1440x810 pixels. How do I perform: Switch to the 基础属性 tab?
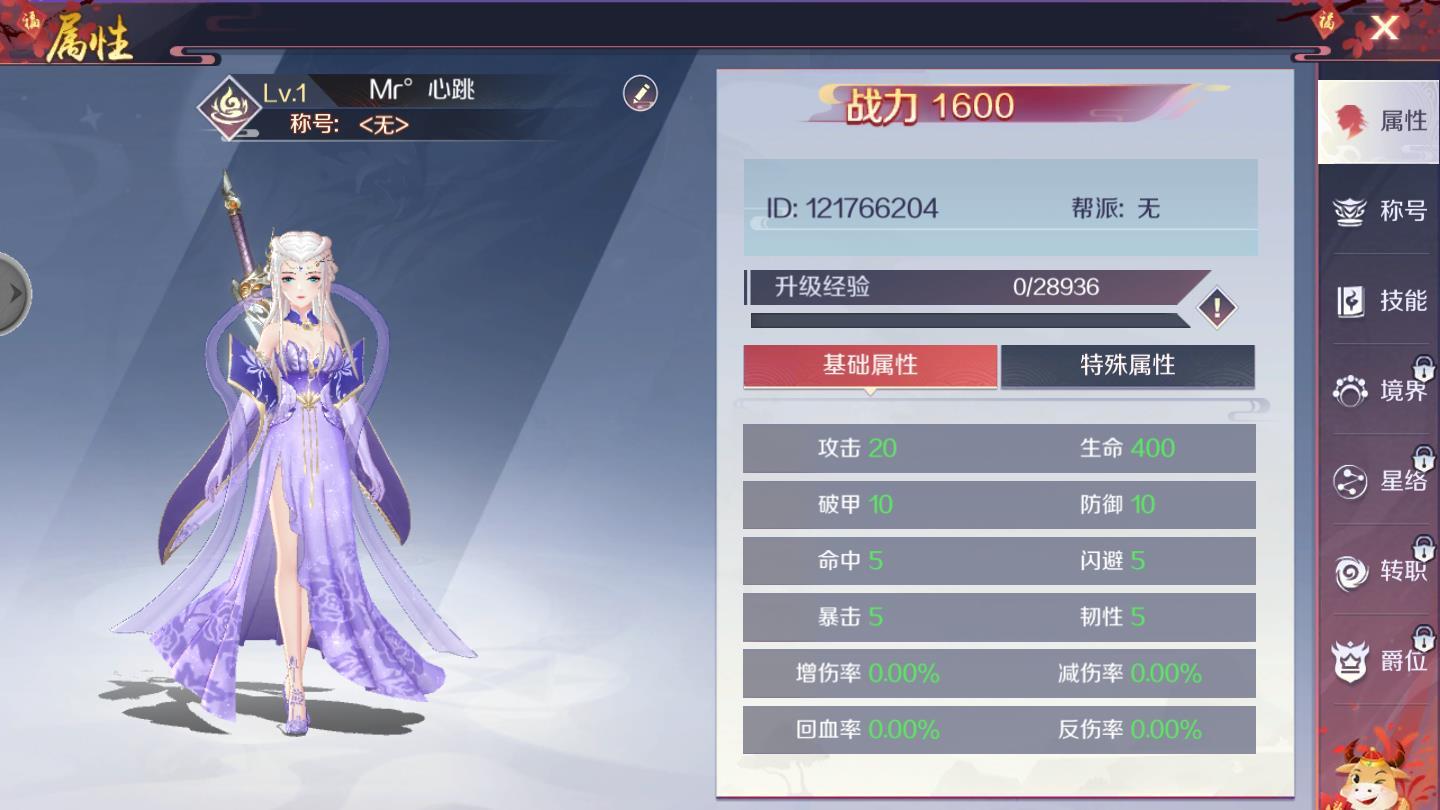point(870,365)
